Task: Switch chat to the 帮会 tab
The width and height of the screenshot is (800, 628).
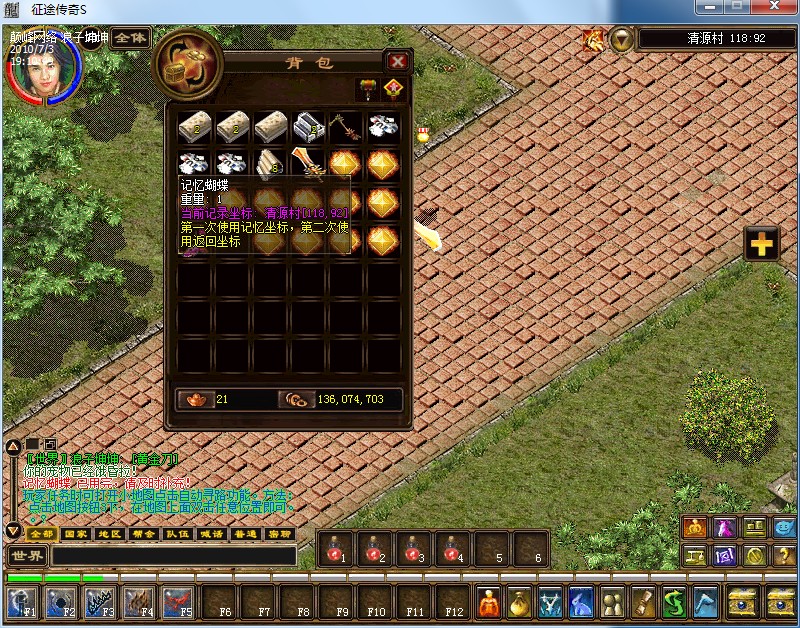Action: (x=143, y=534)
